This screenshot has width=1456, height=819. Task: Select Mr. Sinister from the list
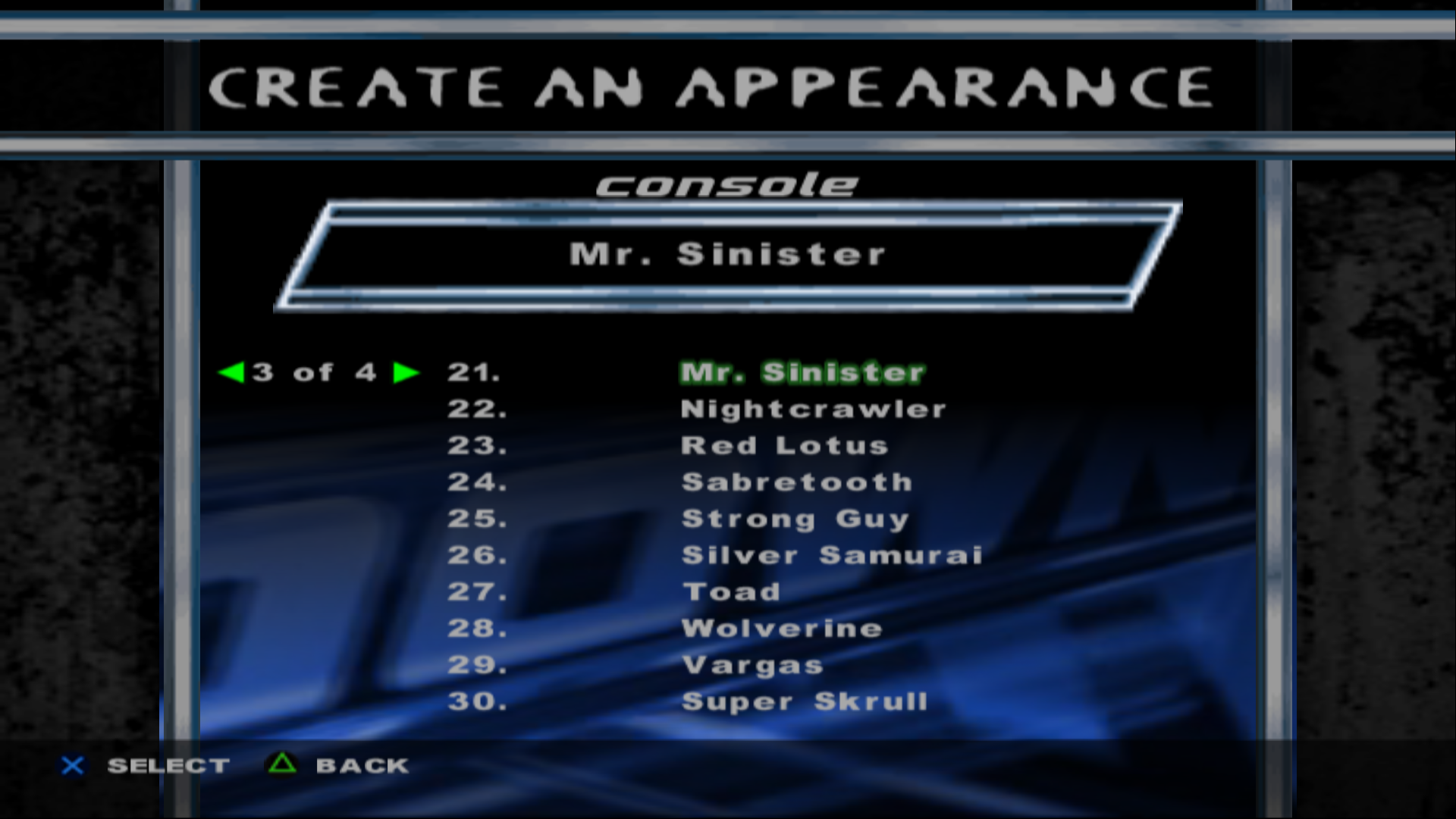pyautogui.click(x=802, y=372)
